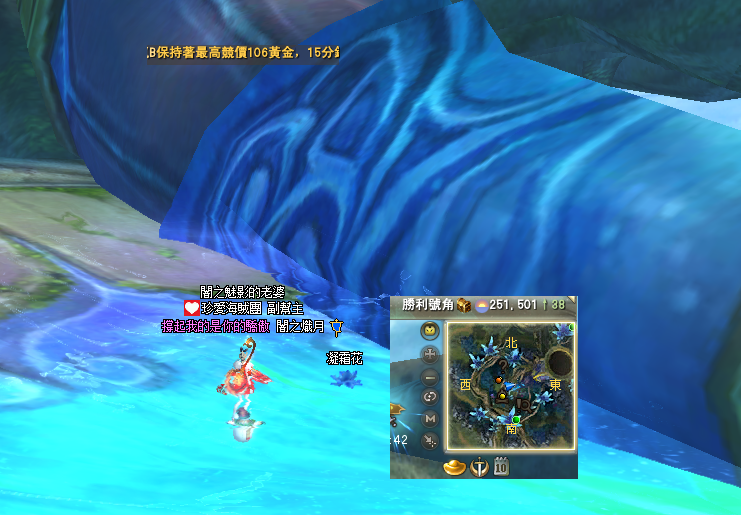Click the diagonal arrow minimap button
This screenshot has width=741, height=515.
431,440
